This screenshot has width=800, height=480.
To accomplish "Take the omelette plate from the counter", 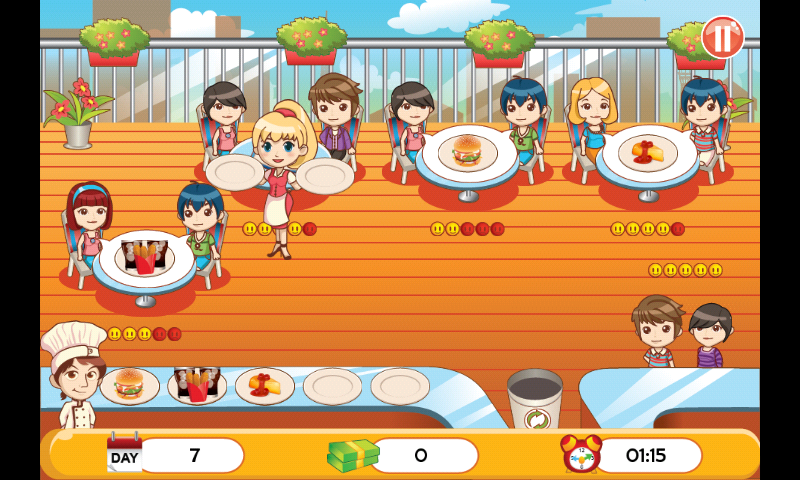I will (265, 385).
